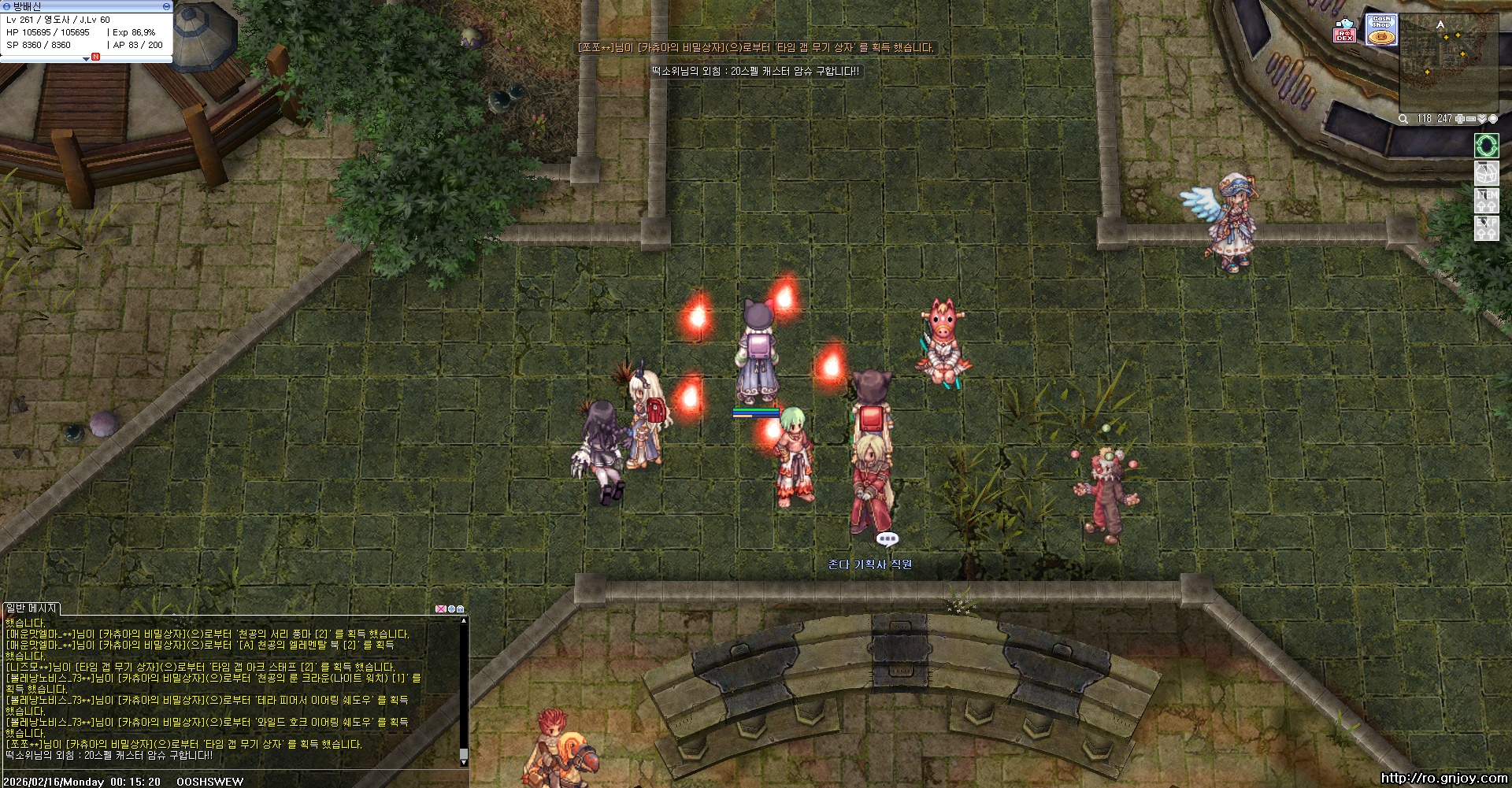Click the round button beside minimap controls
Screen dimensions: 1512x788
click(x=1492, y=119)
